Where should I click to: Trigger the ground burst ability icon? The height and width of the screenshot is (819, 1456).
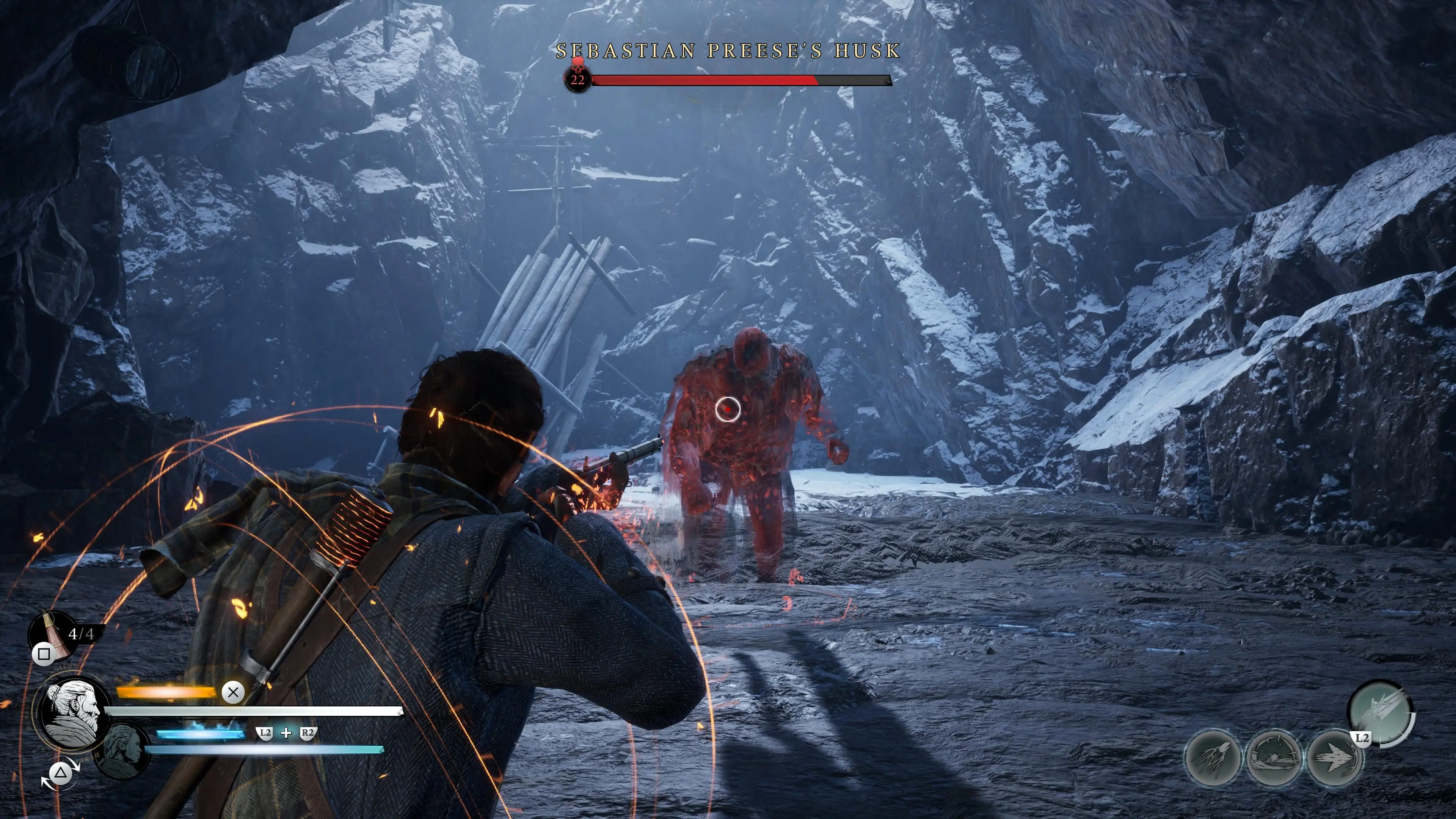[x=1274, y=758]
